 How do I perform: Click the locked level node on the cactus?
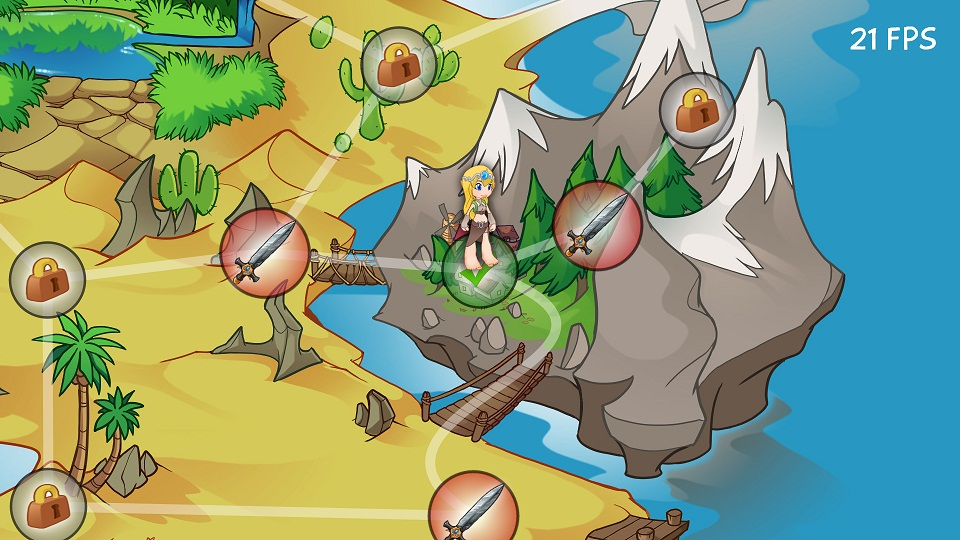[x=398, y=64]
